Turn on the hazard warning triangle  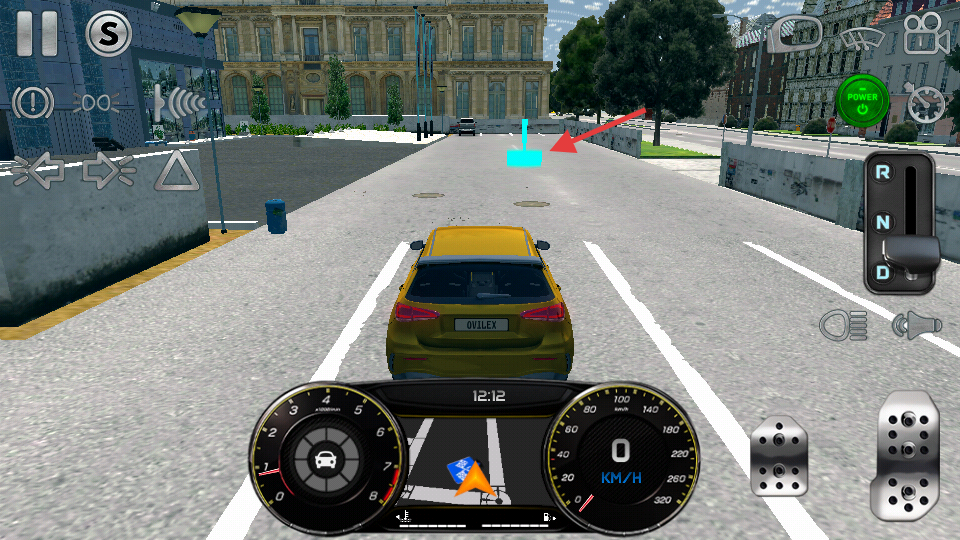(176, 171)
